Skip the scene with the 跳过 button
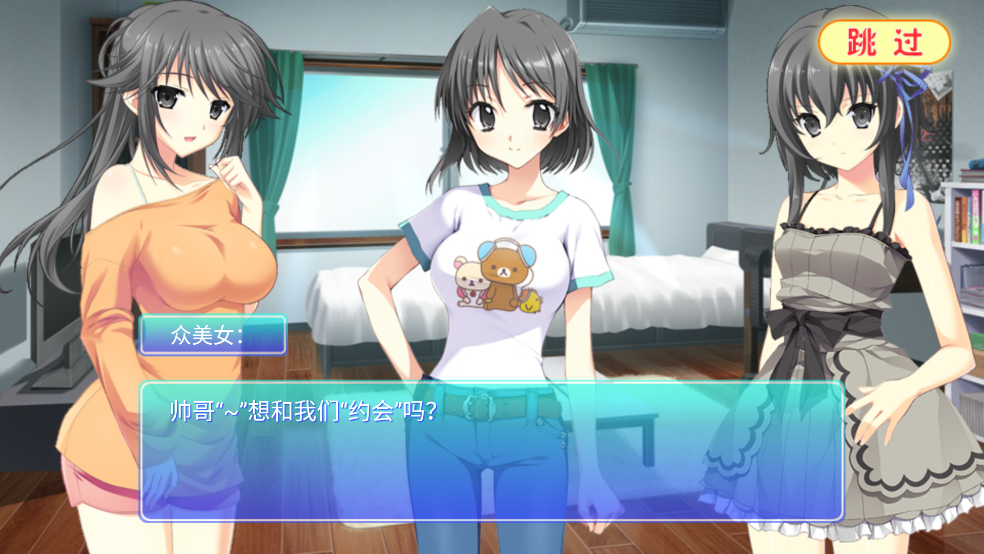 884,42
